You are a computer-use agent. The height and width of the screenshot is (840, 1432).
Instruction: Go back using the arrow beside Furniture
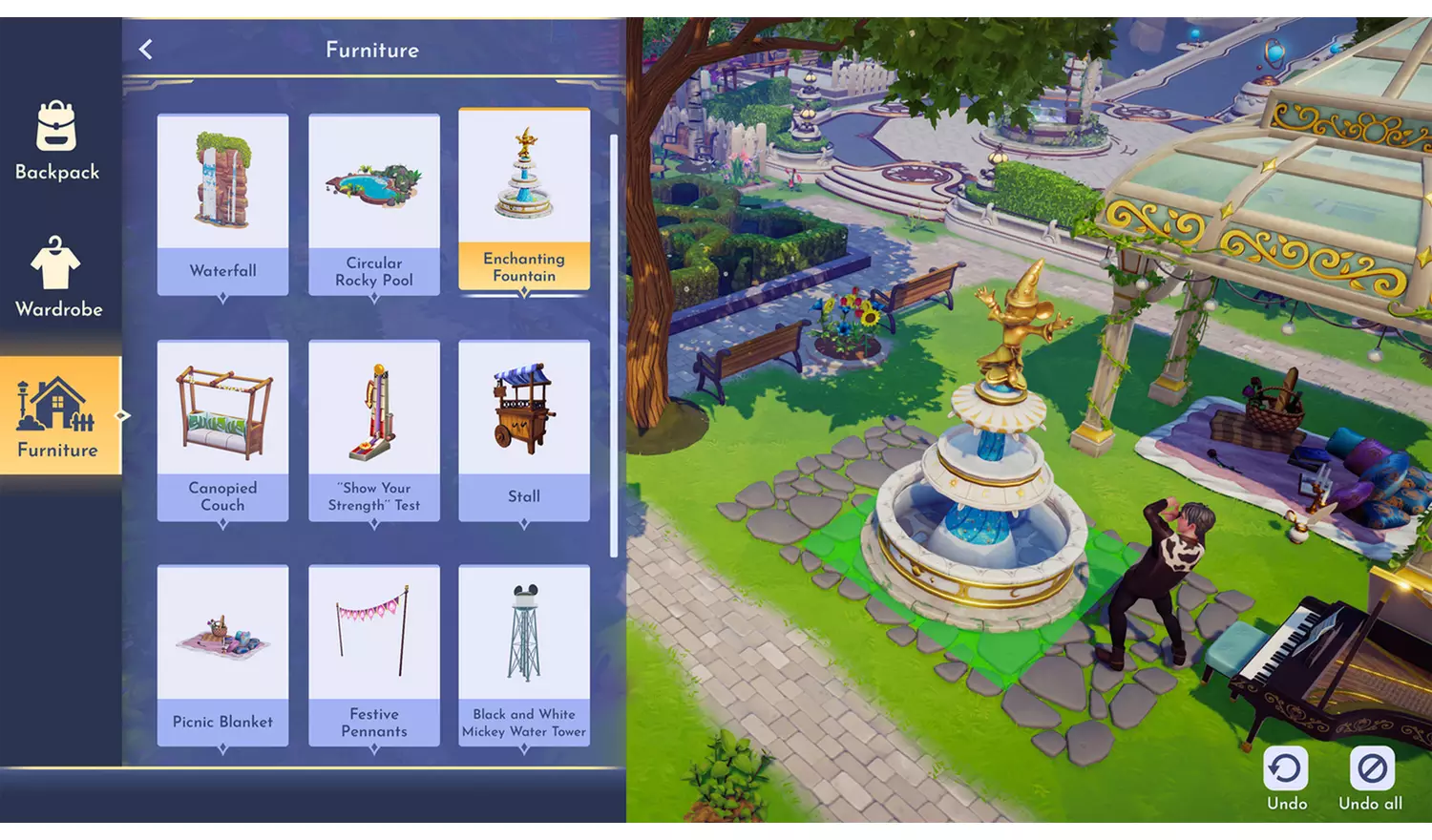click(146, 50)
